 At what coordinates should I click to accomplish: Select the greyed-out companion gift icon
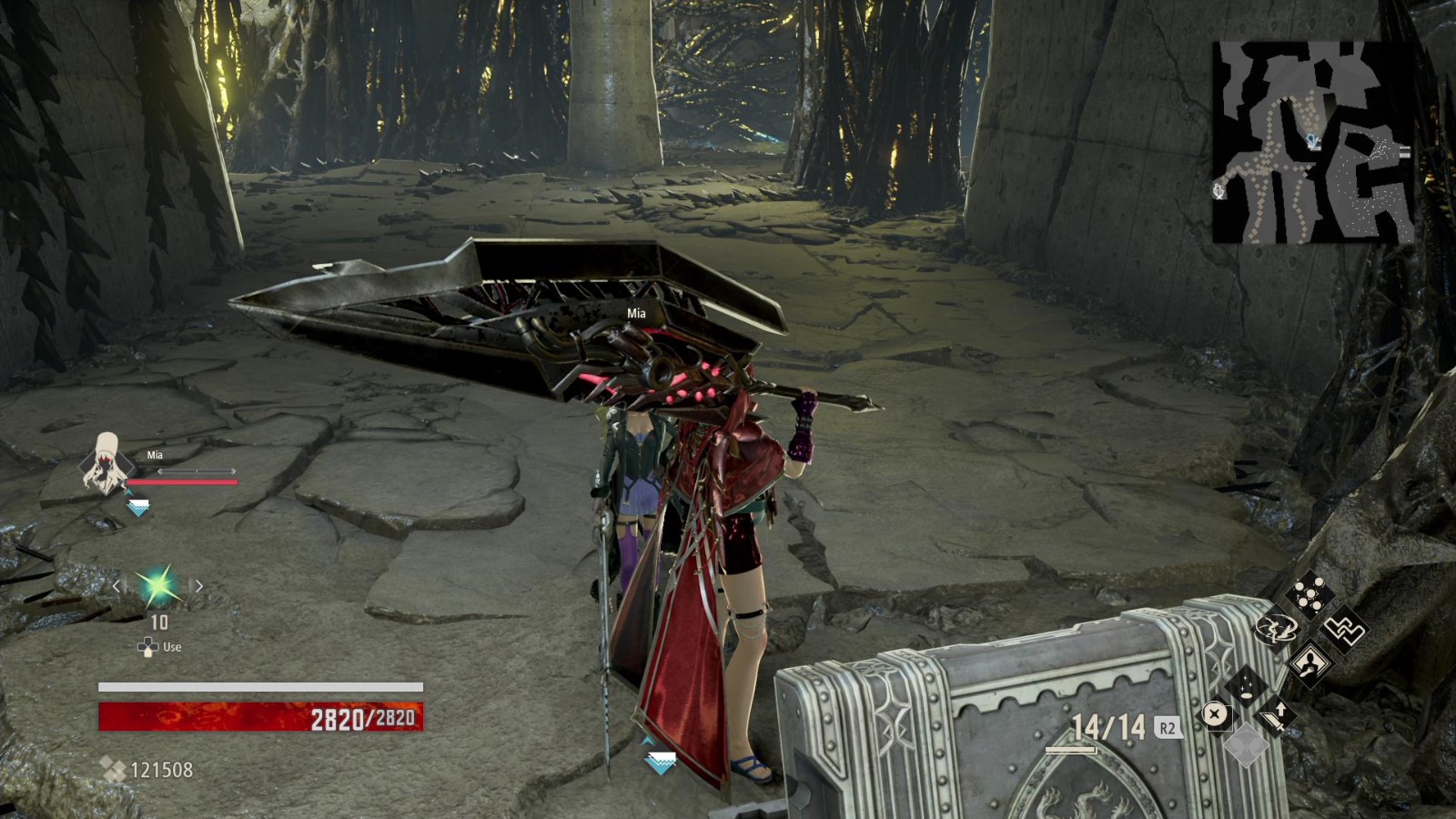click(1246, 745)
